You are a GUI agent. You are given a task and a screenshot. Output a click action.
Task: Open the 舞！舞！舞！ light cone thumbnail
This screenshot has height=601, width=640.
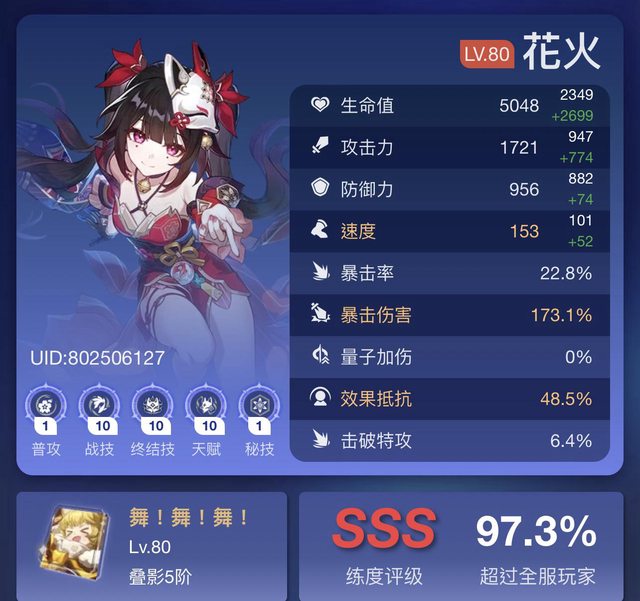pyautogui.click(x=75, y=545)
